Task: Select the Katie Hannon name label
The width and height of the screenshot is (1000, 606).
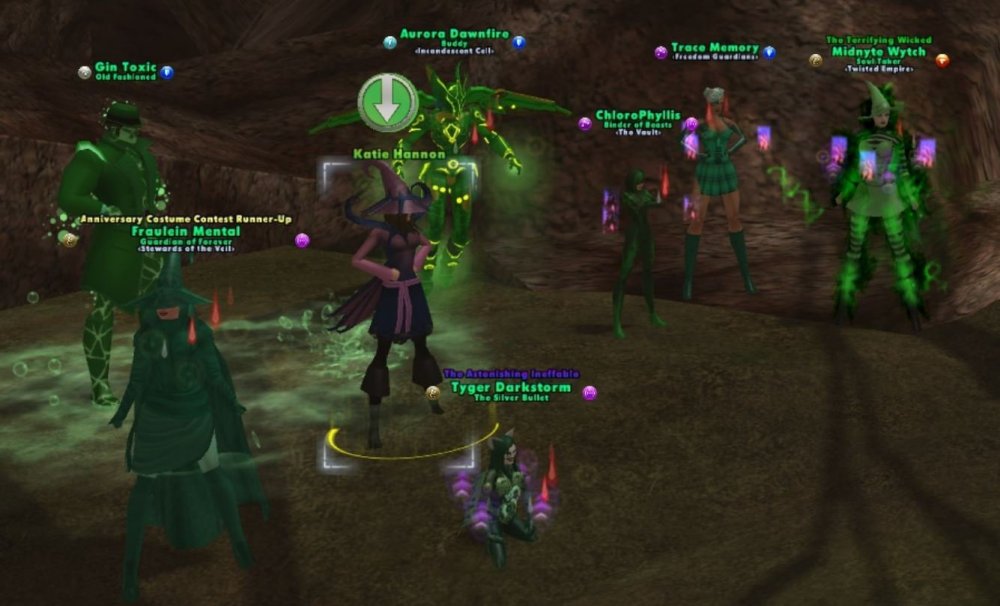Action: tap(399, 155)
